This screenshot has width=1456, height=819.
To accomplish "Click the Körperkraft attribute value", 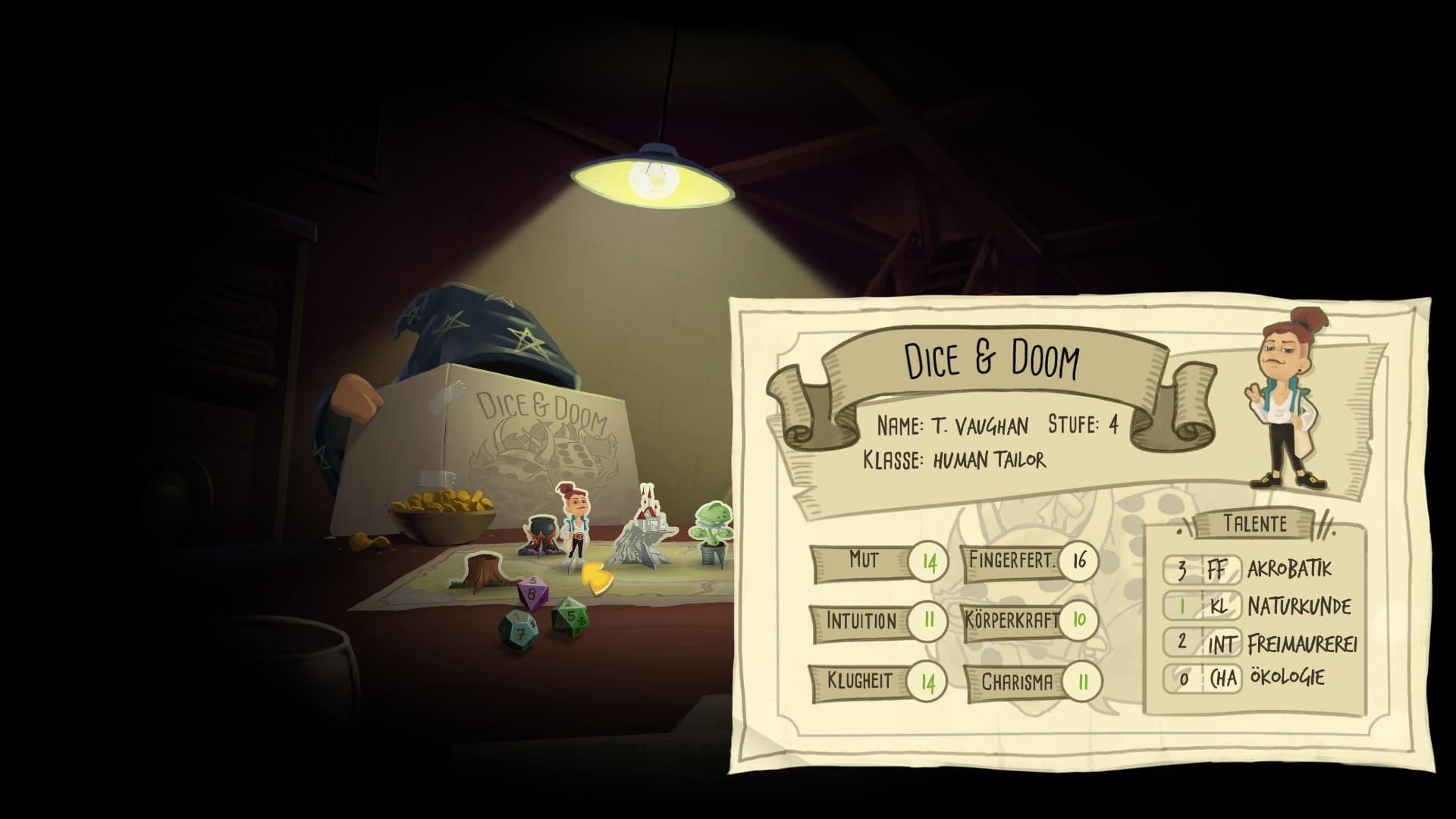I will tap(1079, 620).
